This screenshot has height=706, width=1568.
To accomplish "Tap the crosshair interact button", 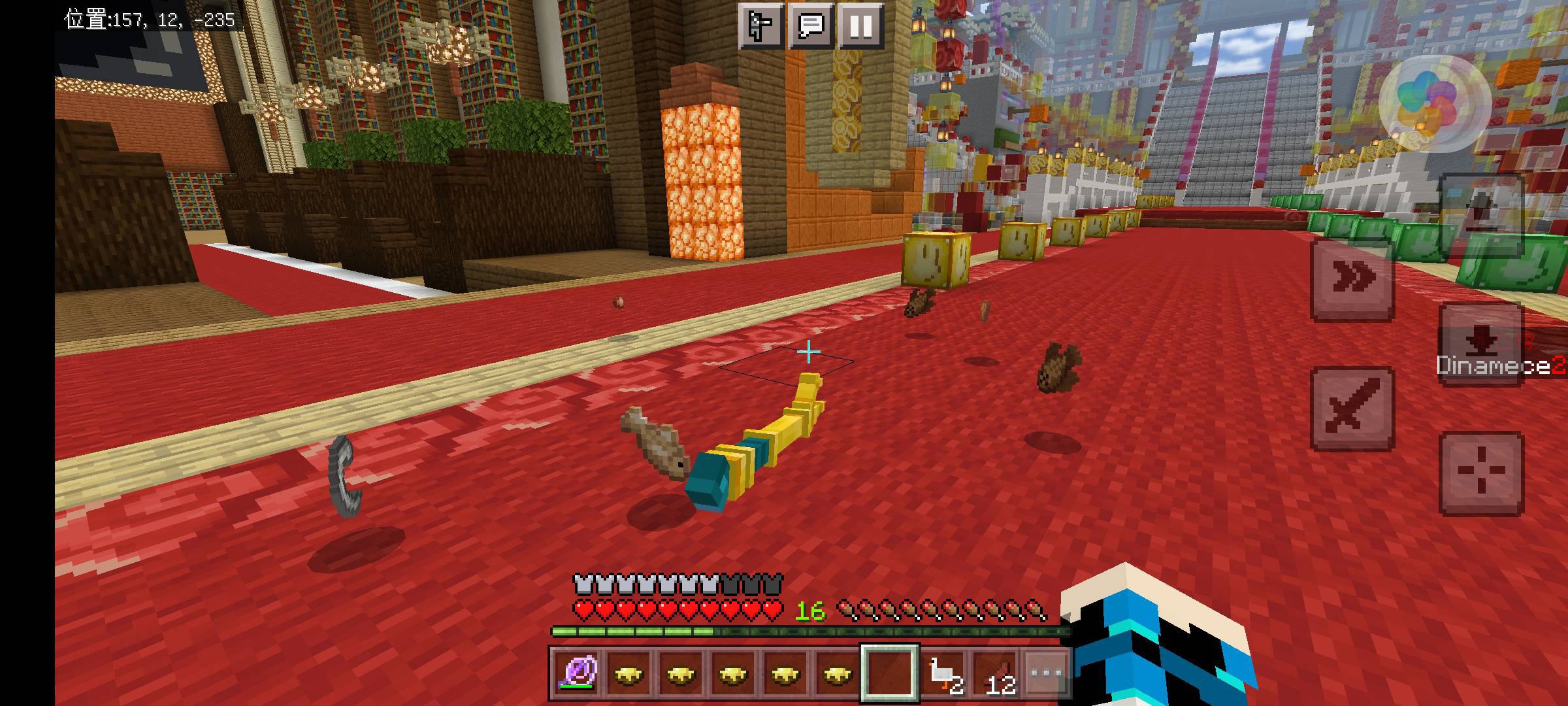I will pos(1481,472).
